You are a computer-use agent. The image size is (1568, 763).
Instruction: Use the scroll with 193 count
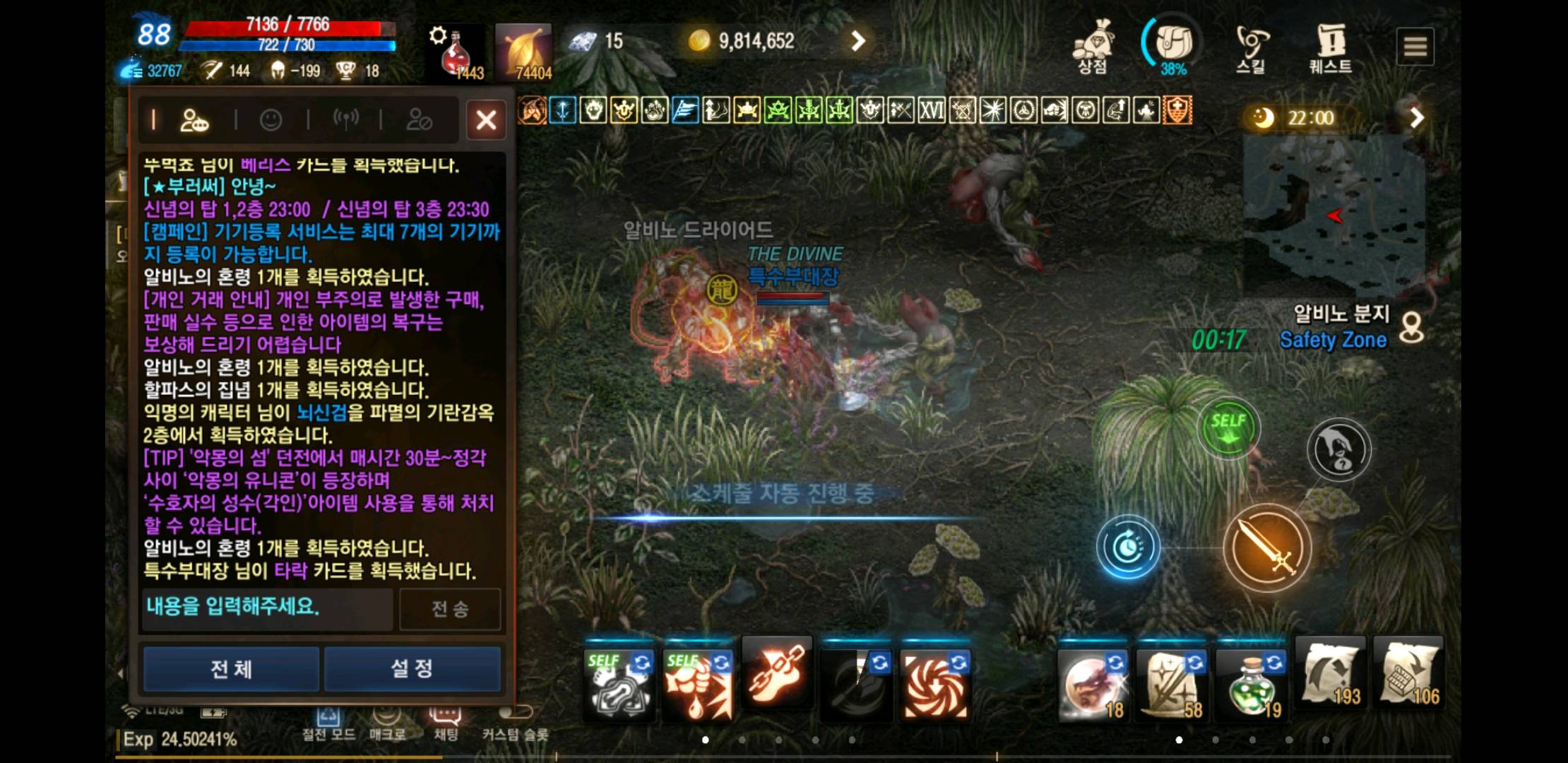(x=1331, y=676)
